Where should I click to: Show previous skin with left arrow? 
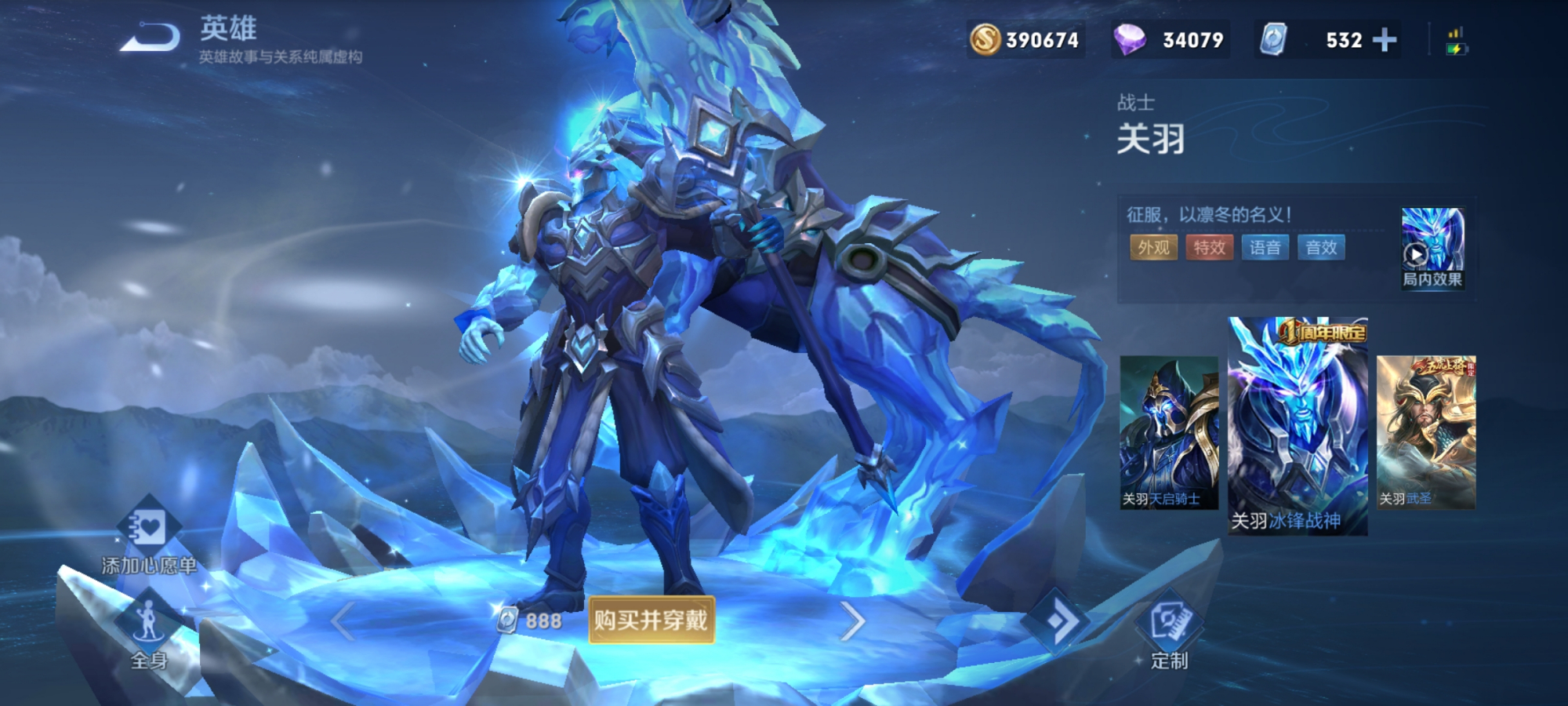click(x=343, y=621)
